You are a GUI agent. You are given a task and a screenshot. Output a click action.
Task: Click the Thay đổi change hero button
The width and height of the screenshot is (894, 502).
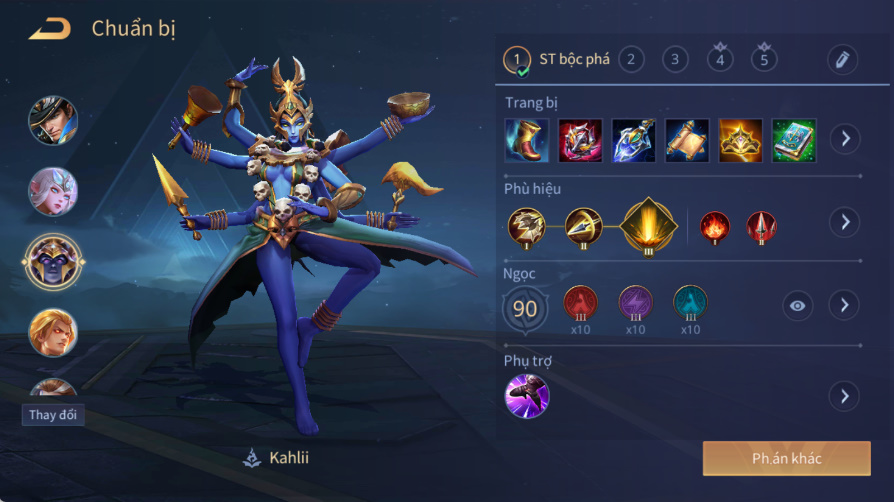pos(53,415)
